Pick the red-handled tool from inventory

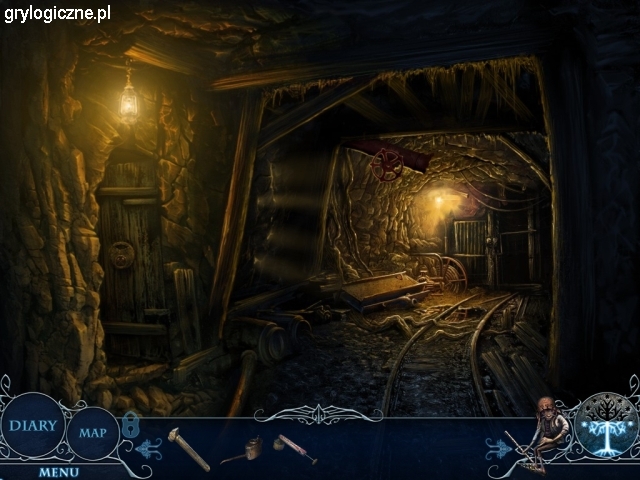pyautogui.click(x=297, y=449)
